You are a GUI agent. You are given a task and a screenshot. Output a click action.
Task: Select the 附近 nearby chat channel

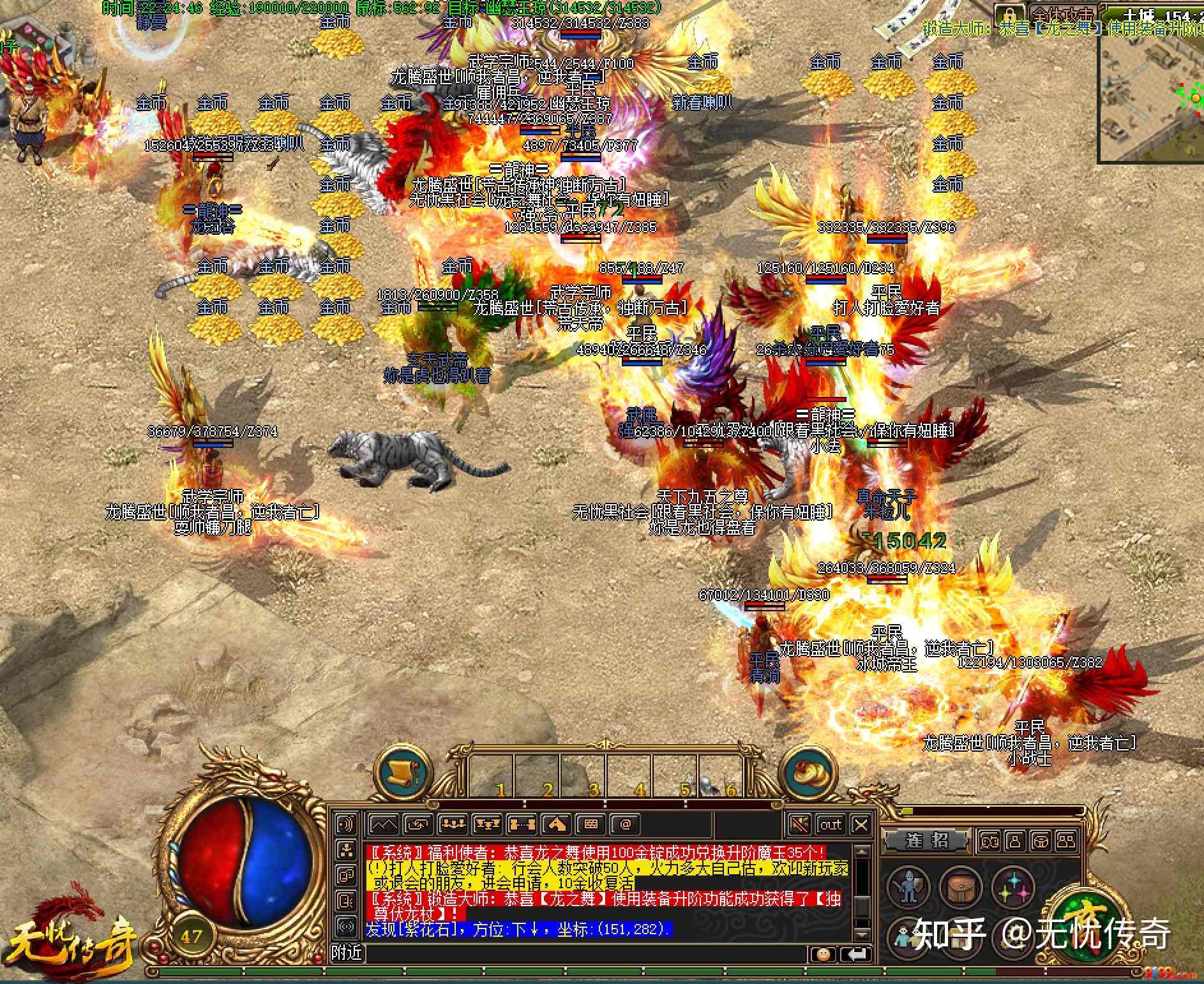coord(347,953)
